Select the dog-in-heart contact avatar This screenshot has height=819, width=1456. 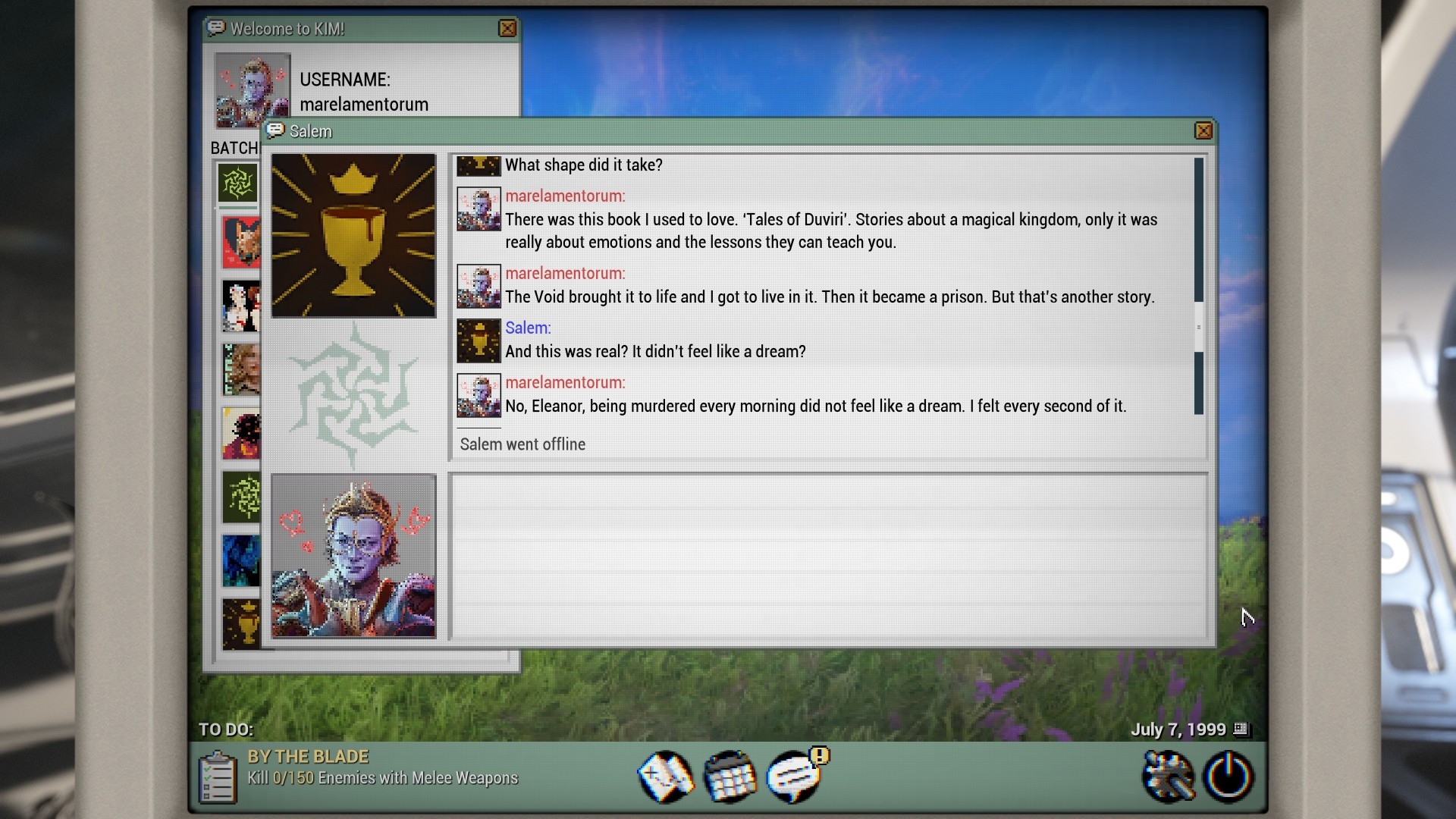(x=241, y=243)
